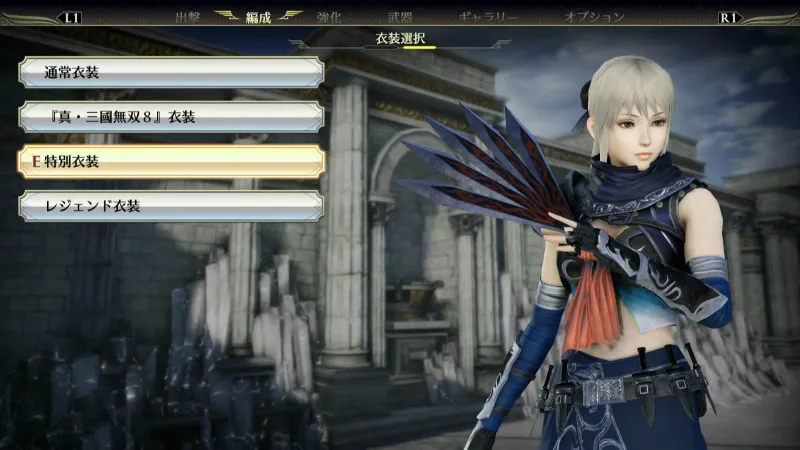Screen dimensions: 800x450
Task: Switch to the 出撃 tab
Action: 187,17
